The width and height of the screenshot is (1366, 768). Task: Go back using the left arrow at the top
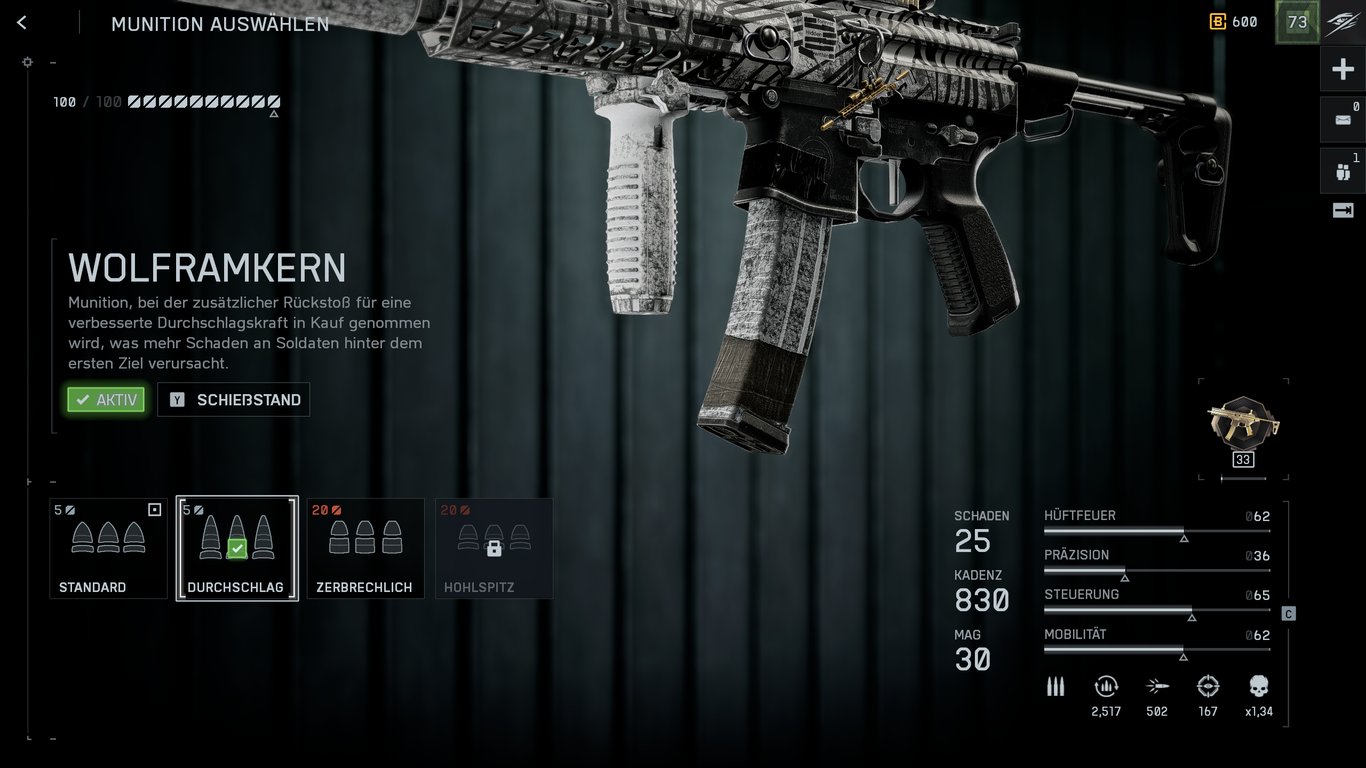(21, 22)
